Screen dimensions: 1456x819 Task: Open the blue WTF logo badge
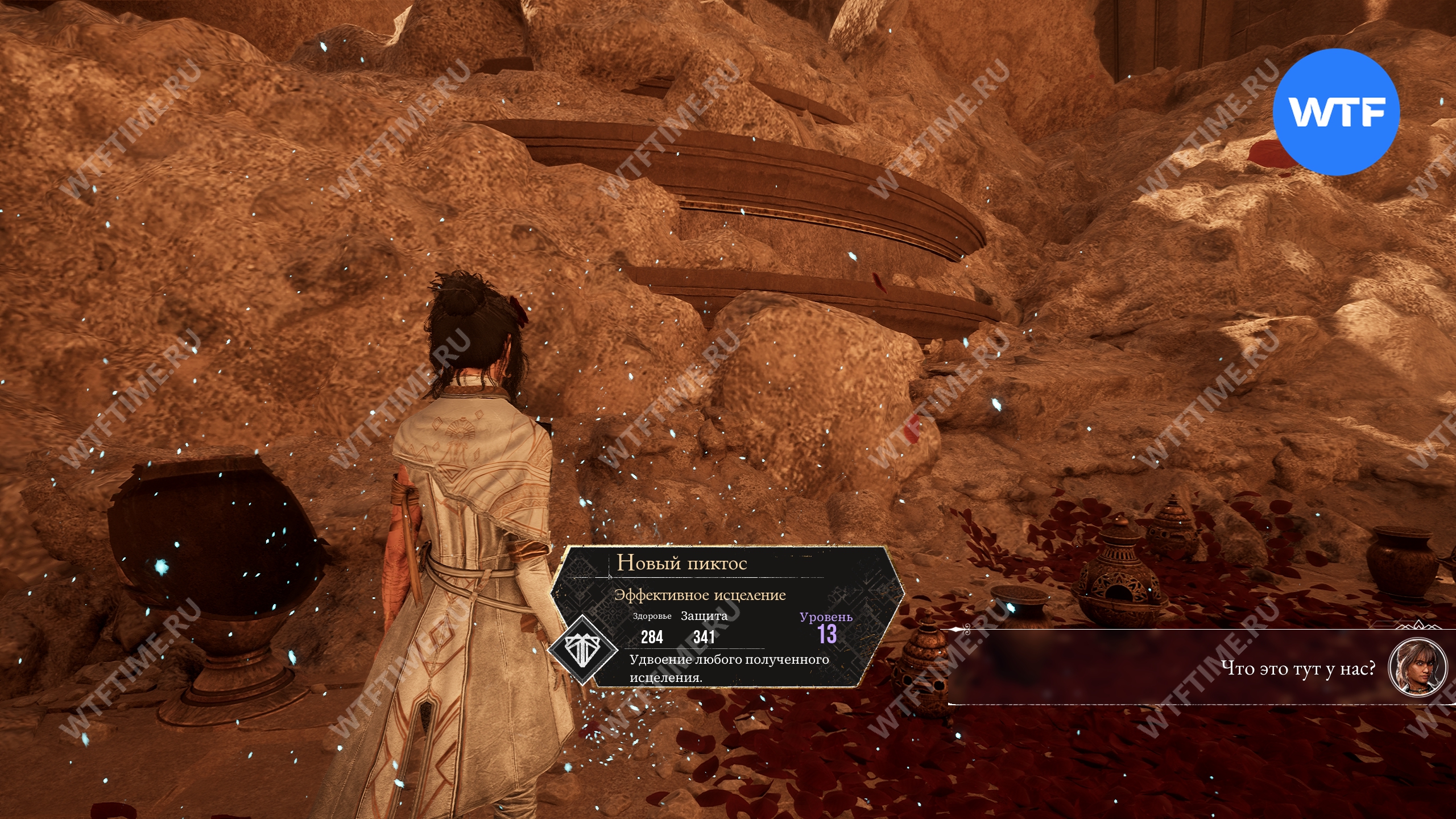click(1335, 112)
